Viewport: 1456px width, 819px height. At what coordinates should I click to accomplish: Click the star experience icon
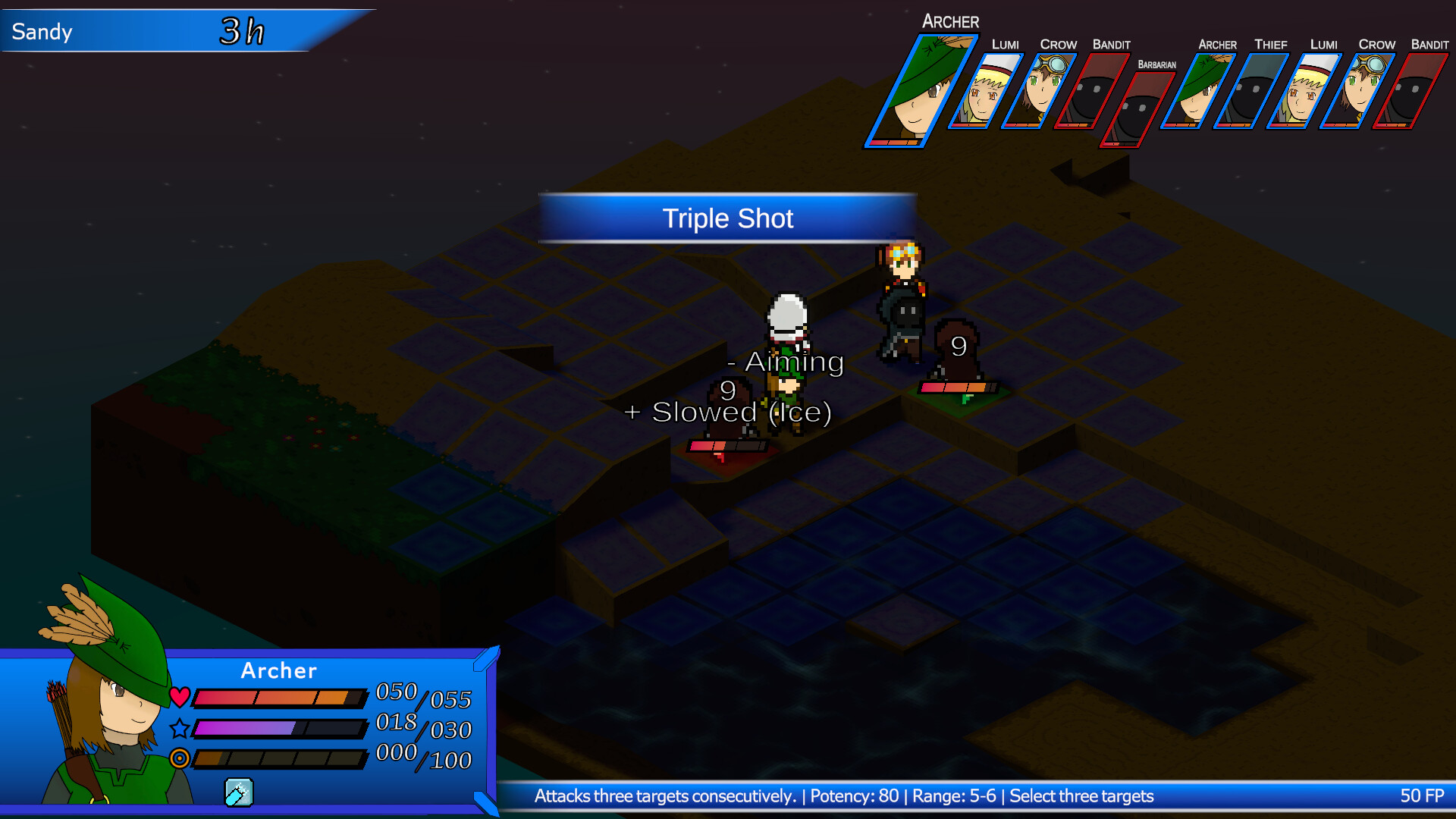(180, 729)
